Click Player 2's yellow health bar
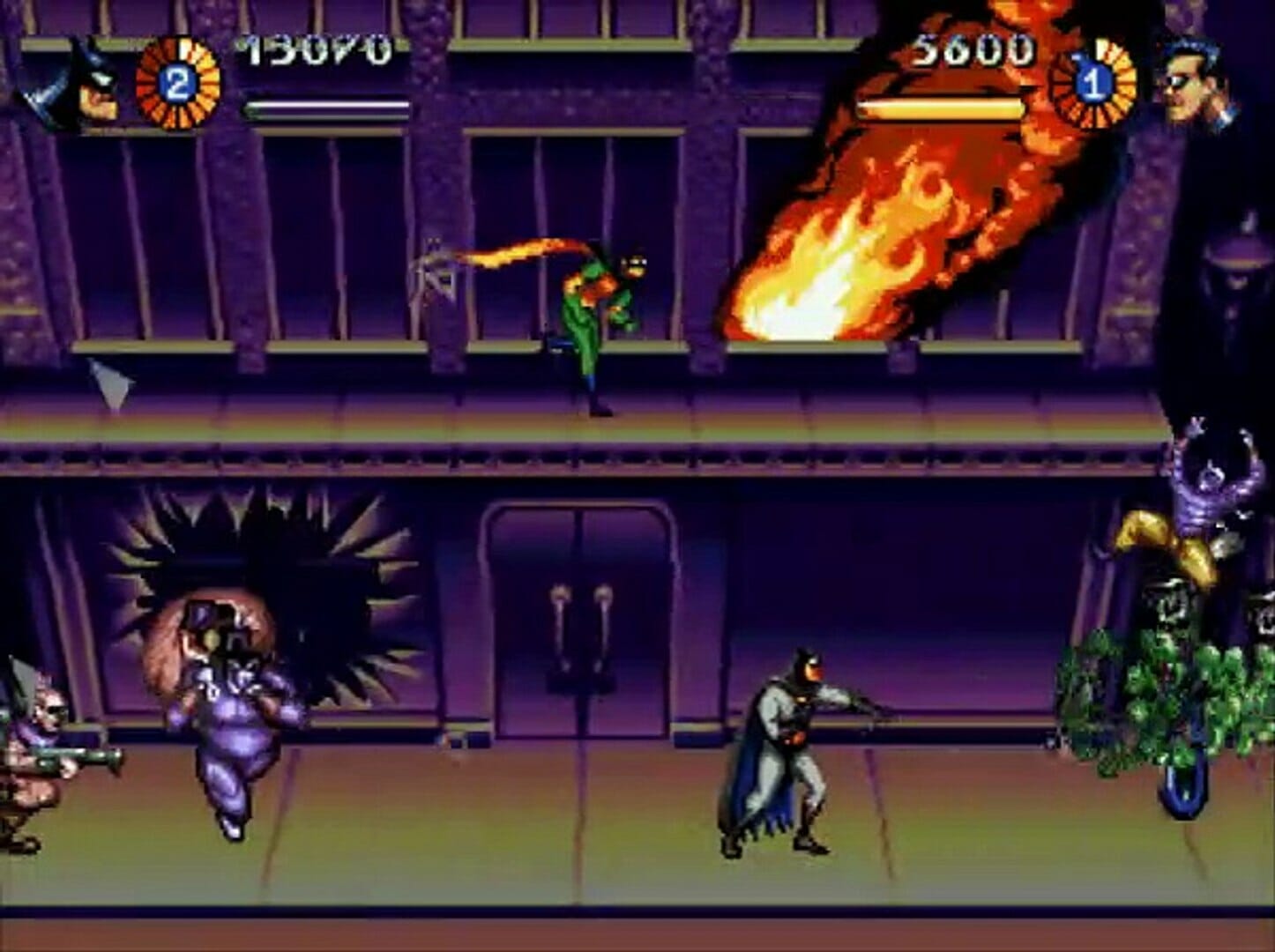The width and height of the screenshot is (1275, 952). click(939, 108)
